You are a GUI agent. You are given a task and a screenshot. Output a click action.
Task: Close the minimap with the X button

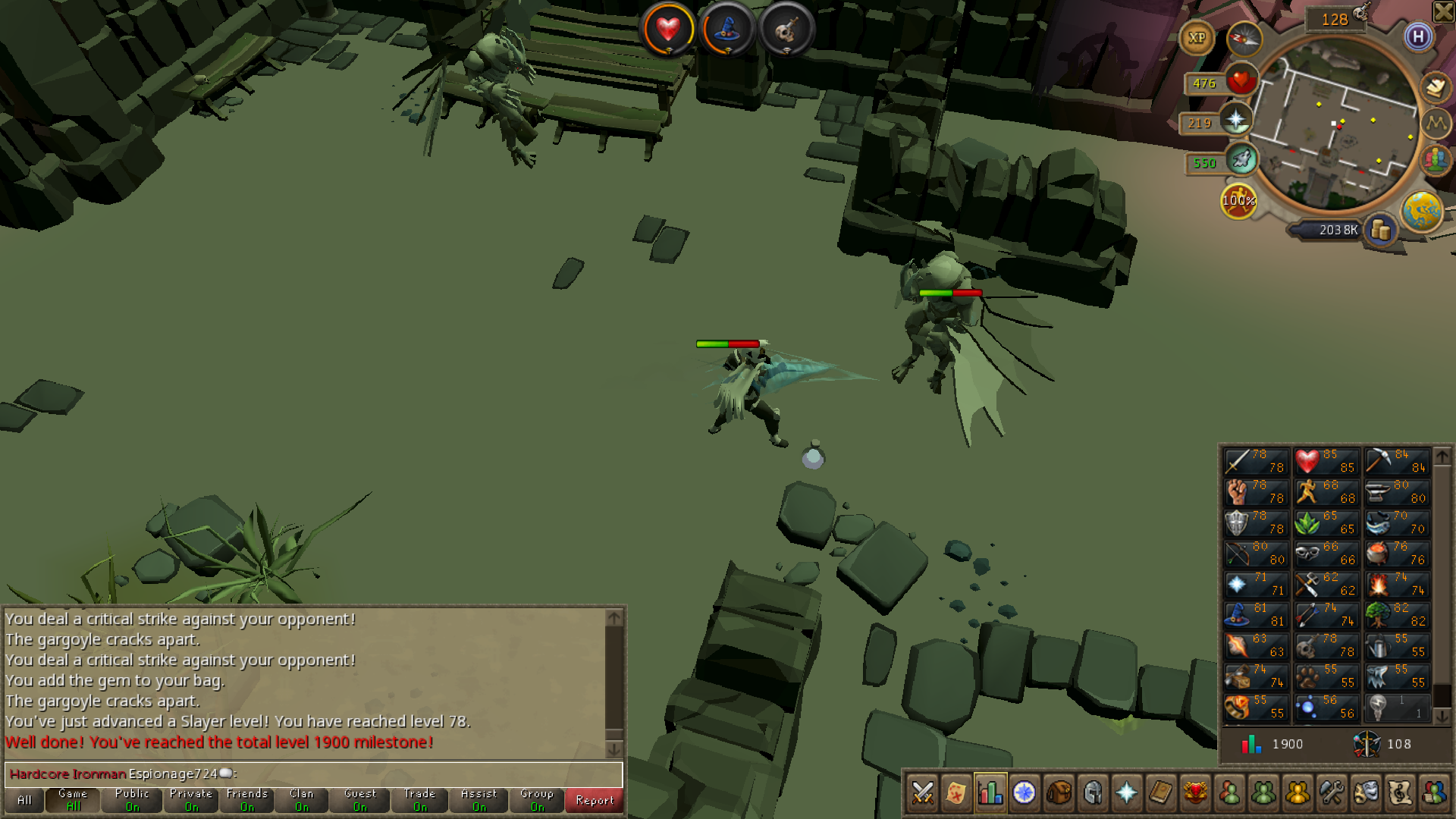pyautogui.click(x=1443, y=11)
